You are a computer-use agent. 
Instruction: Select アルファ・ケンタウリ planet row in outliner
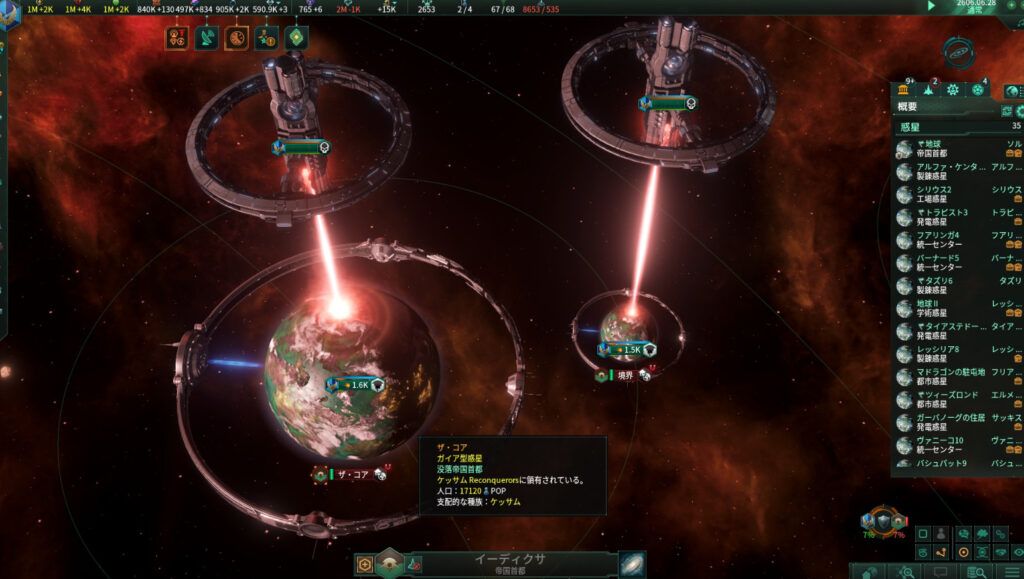coord(945,172)
